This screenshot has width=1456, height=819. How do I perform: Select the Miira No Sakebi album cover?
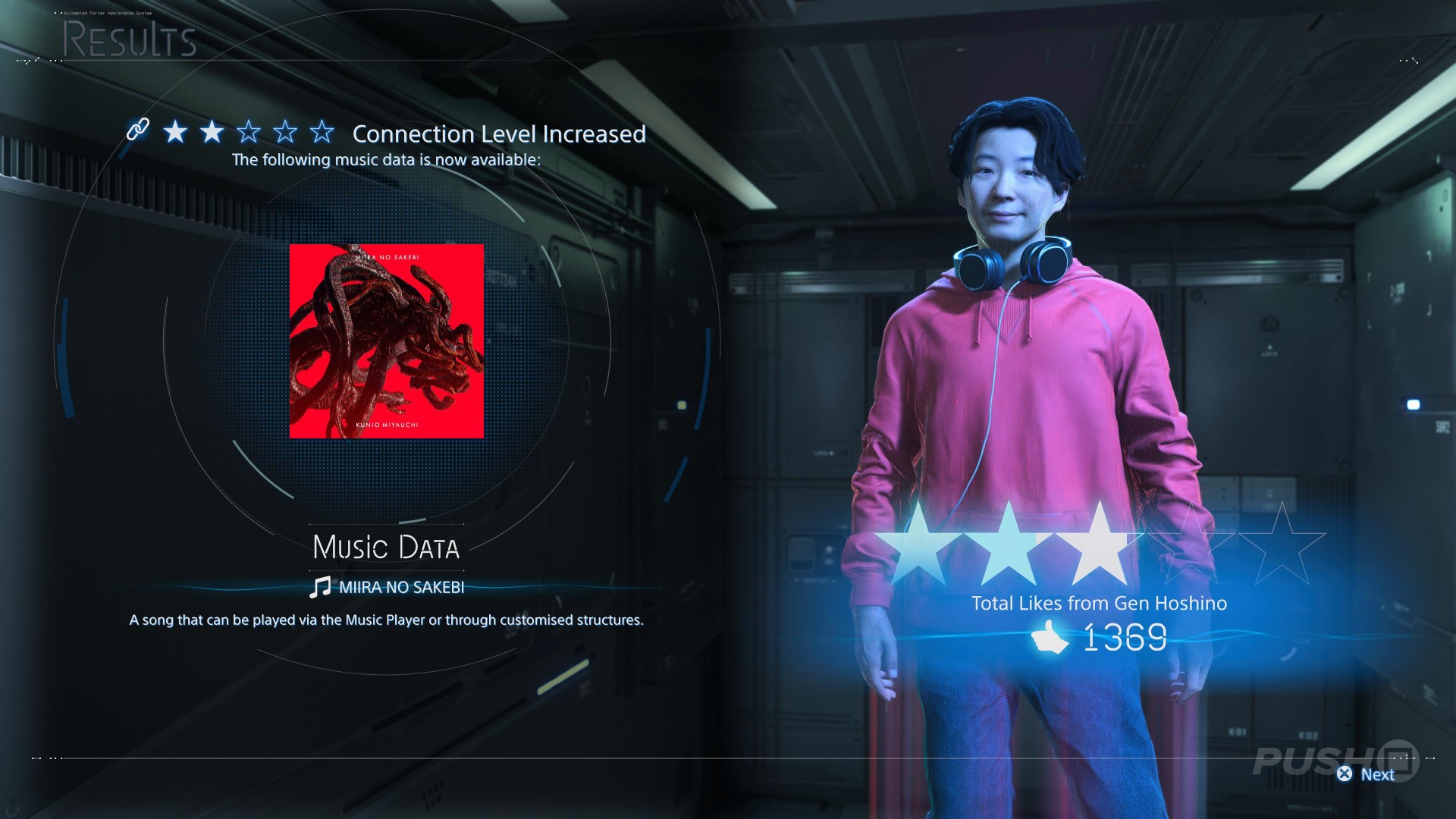click(x=386, y=340)
